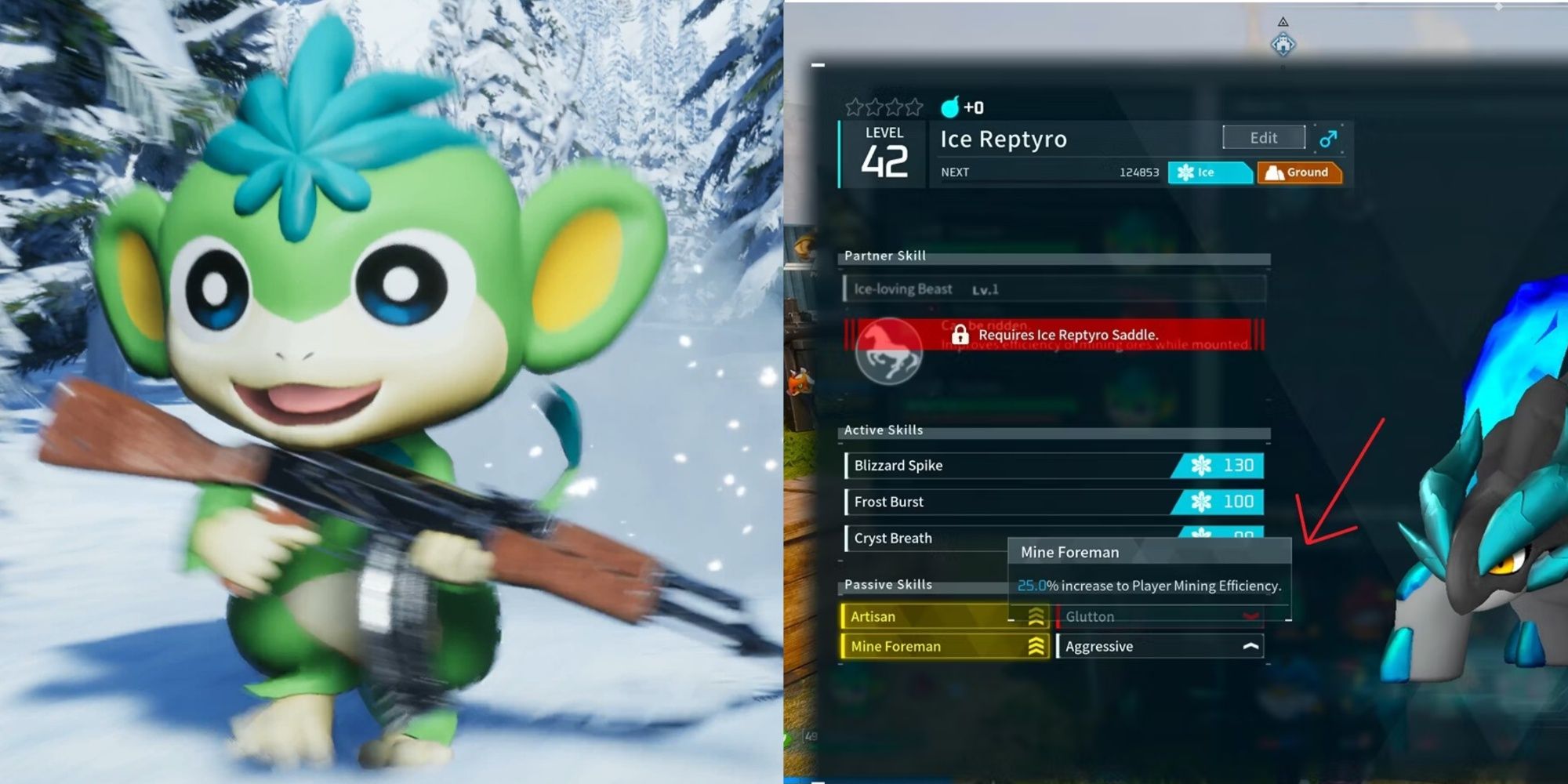Click the Edit name button

pos(1263,138)
